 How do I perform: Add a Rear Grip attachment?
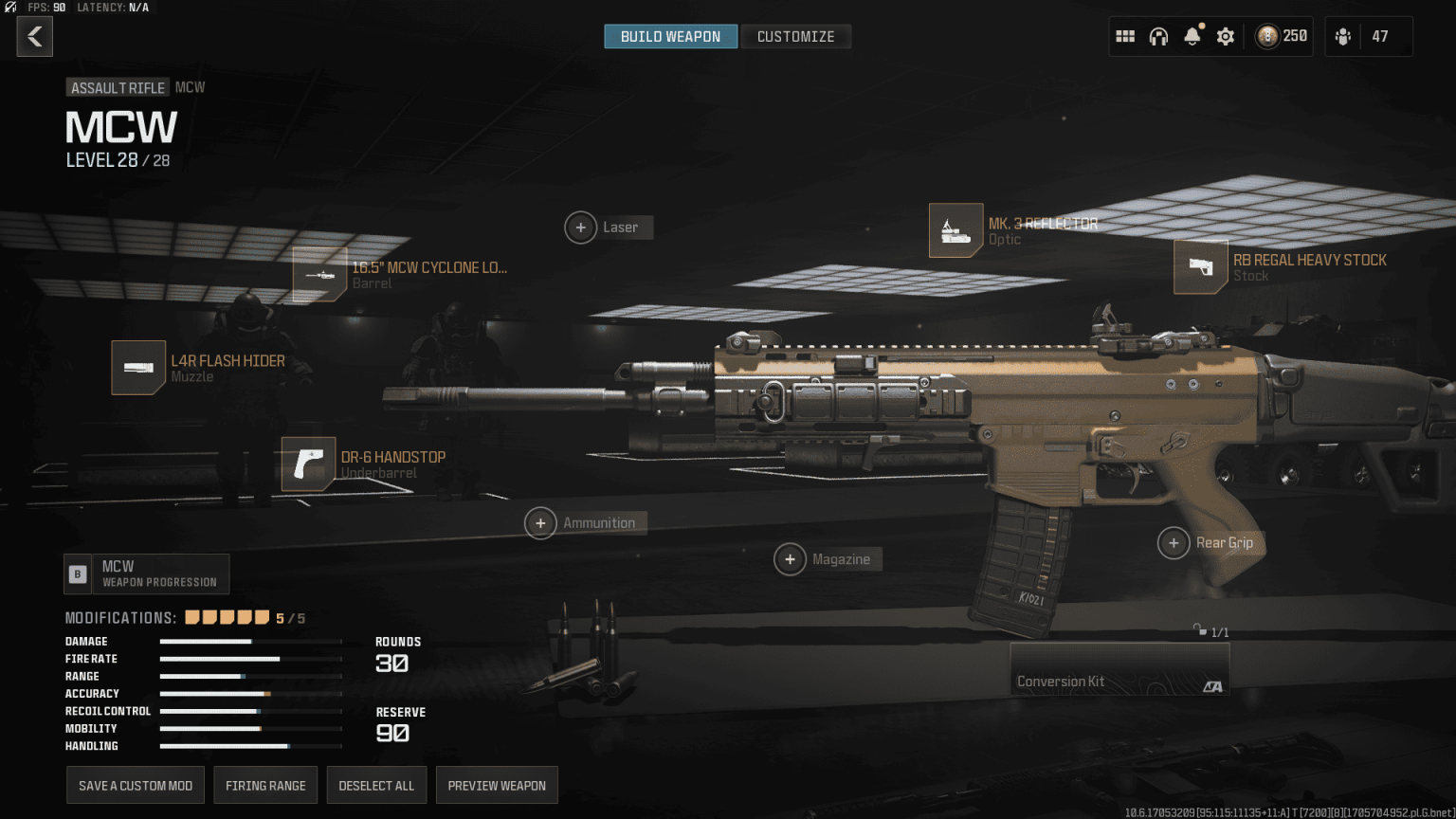(1174, 543)
